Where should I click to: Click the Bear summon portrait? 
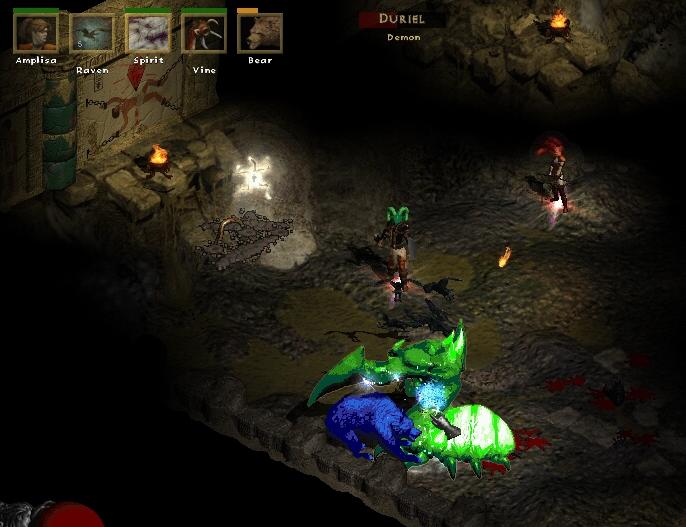259,33
